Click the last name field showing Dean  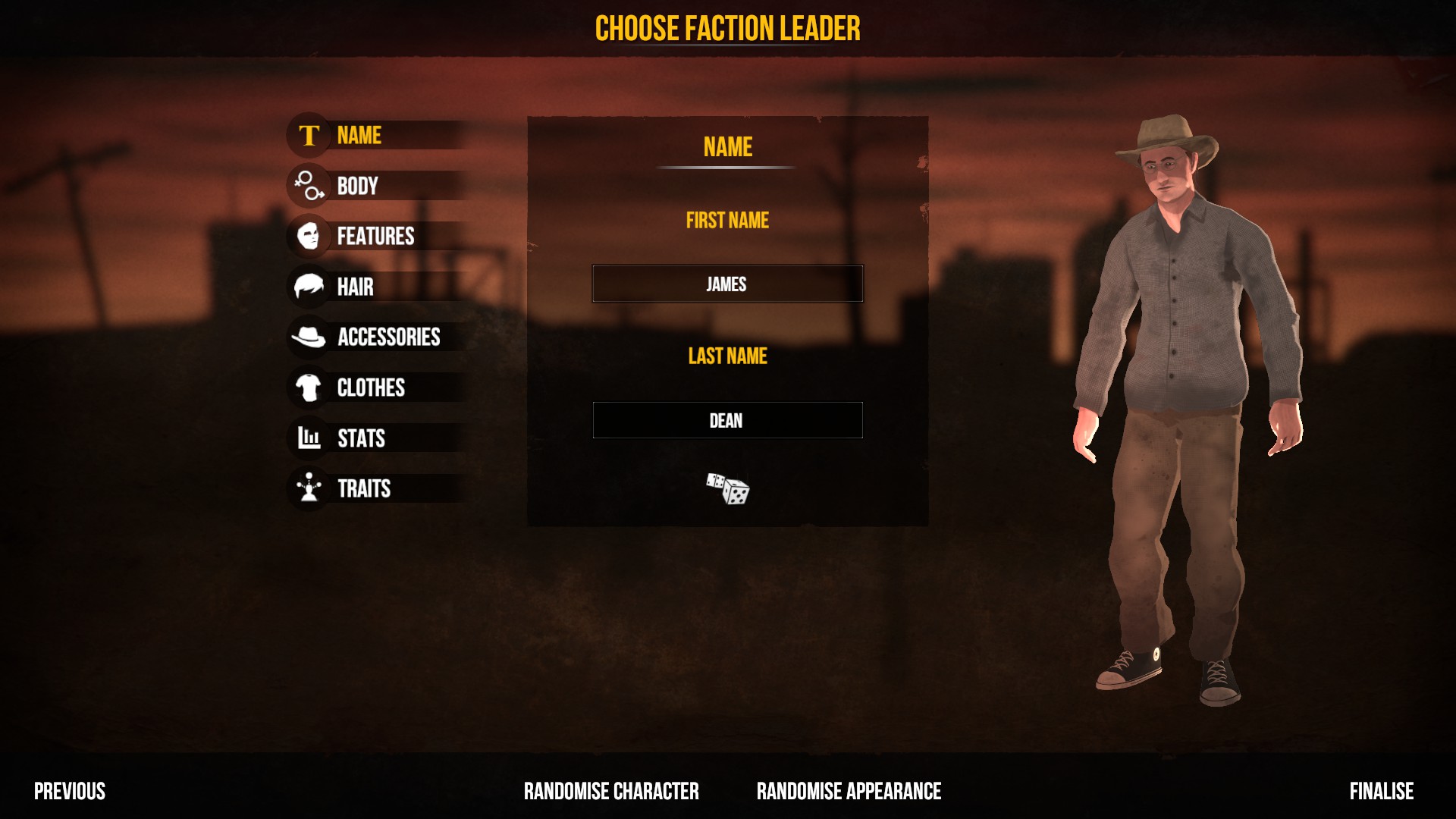pyautogui.click(x=726, y=419)
